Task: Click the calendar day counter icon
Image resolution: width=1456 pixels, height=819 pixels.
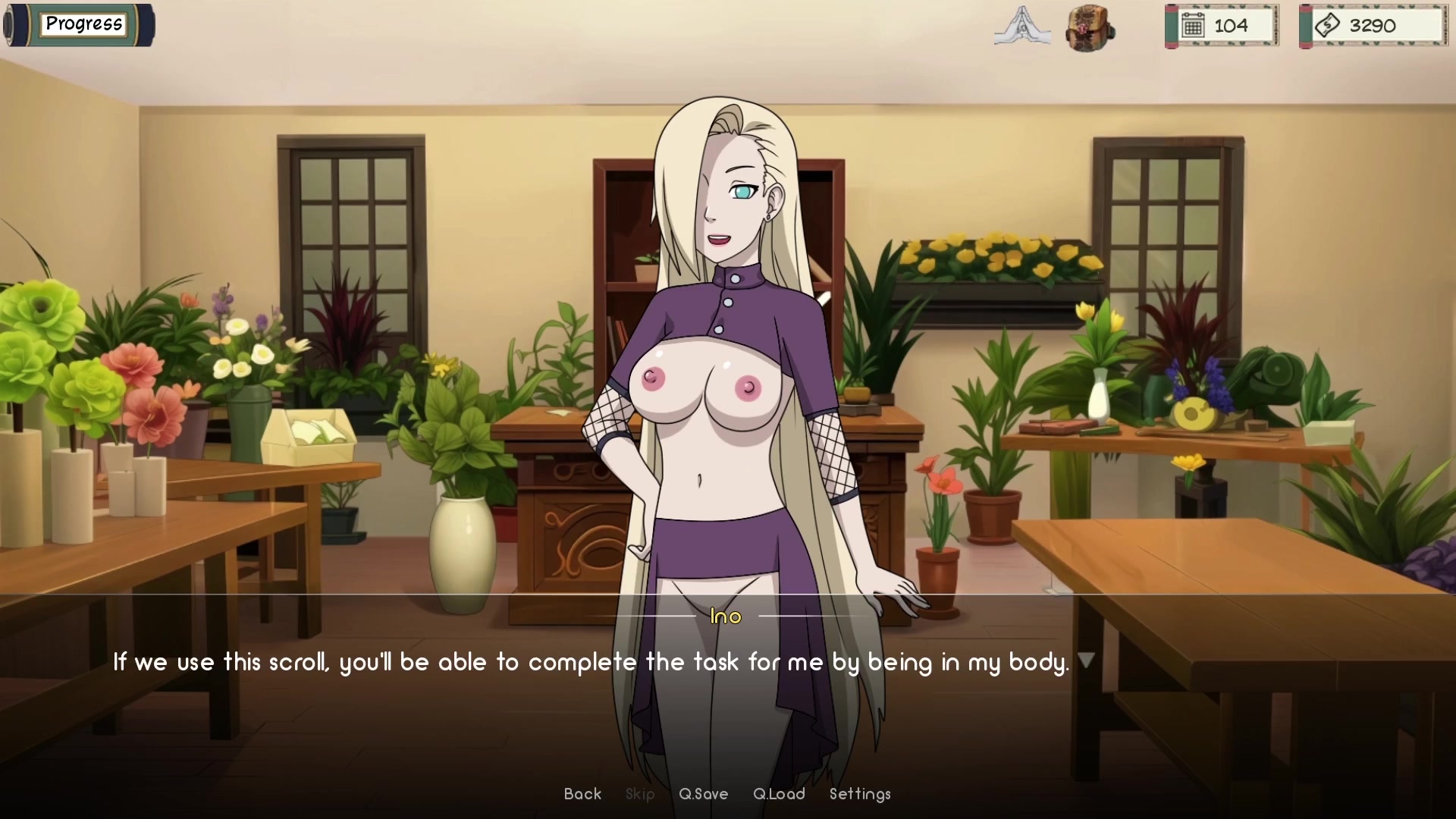Action: point(1194,25)
